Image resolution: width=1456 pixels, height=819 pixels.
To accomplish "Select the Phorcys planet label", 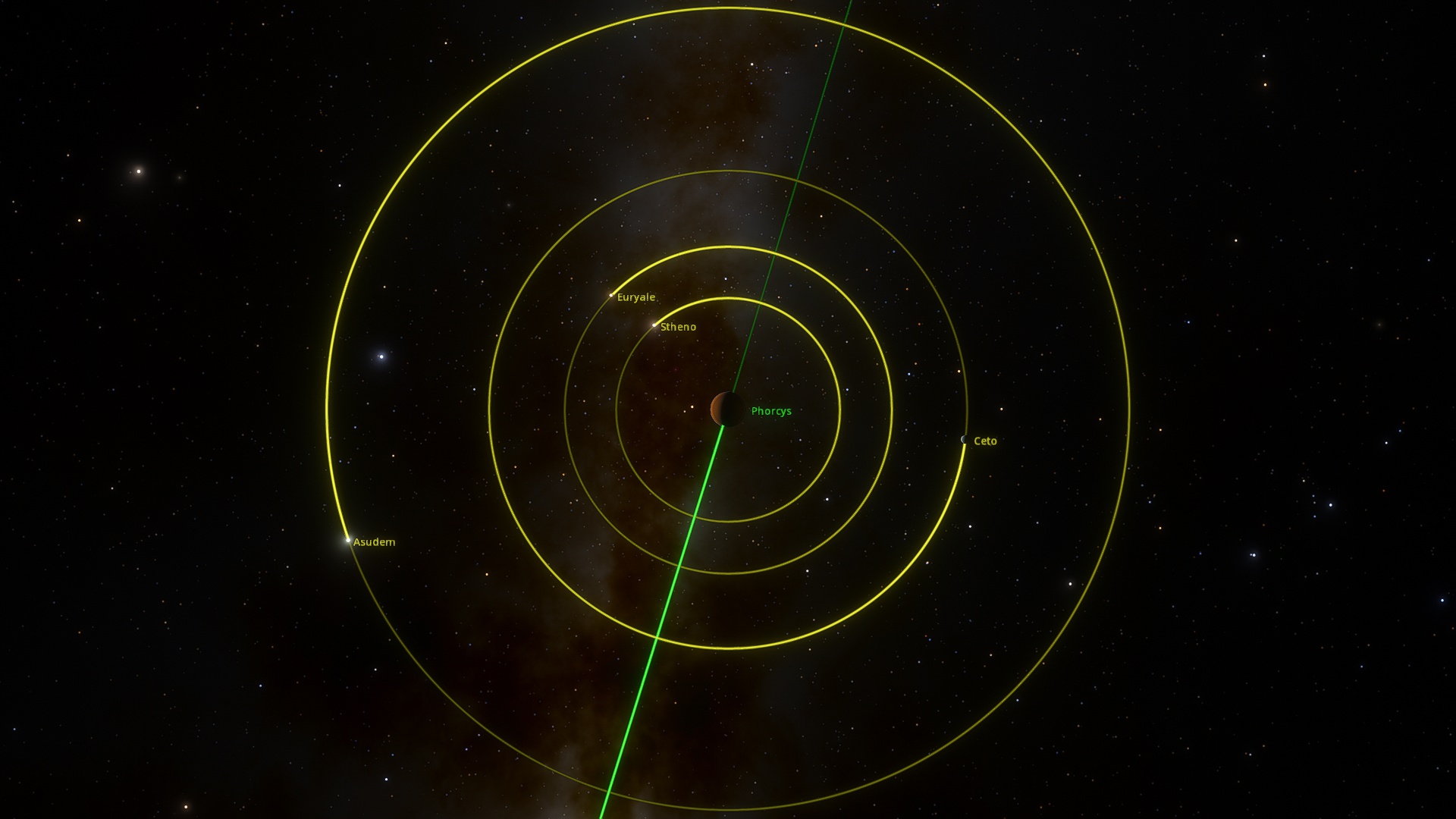I will pos(770,411).
